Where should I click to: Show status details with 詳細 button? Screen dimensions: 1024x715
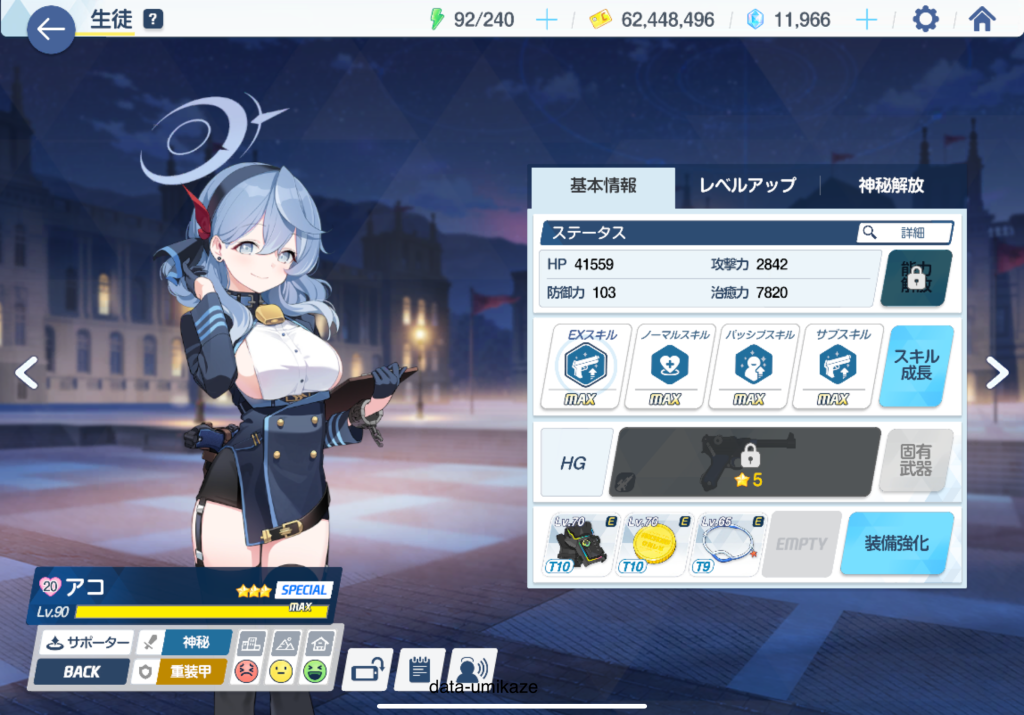[905, 233]
